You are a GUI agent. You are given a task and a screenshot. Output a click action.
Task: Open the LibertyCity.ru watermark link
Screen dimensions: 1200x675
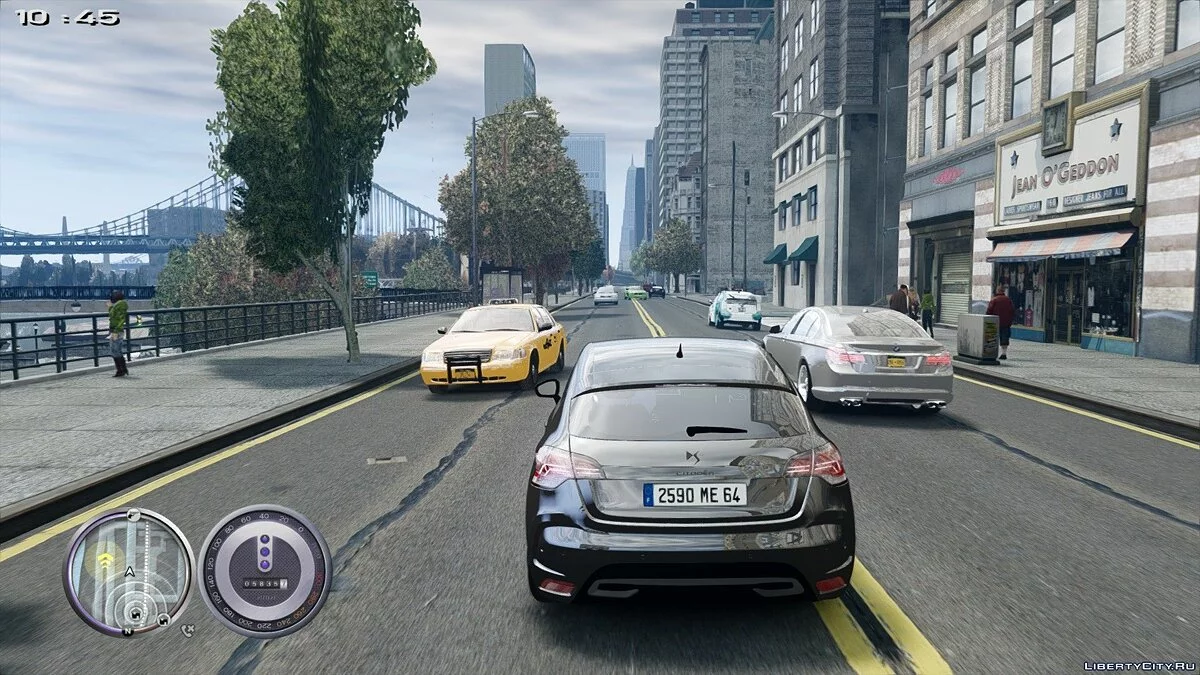point(1138,665)
